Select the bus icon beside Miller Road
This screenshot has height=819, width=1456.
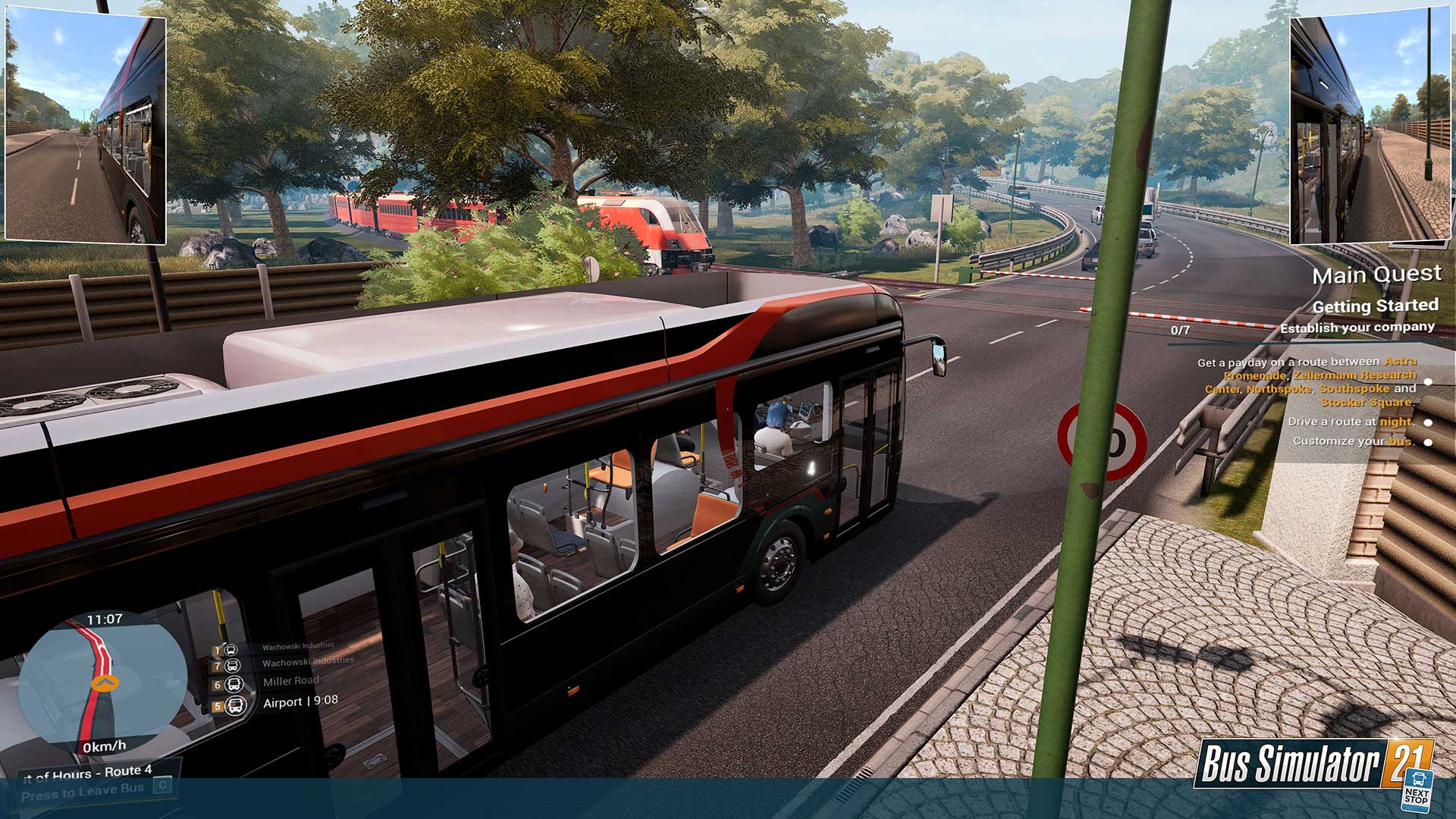coord(235,685)
